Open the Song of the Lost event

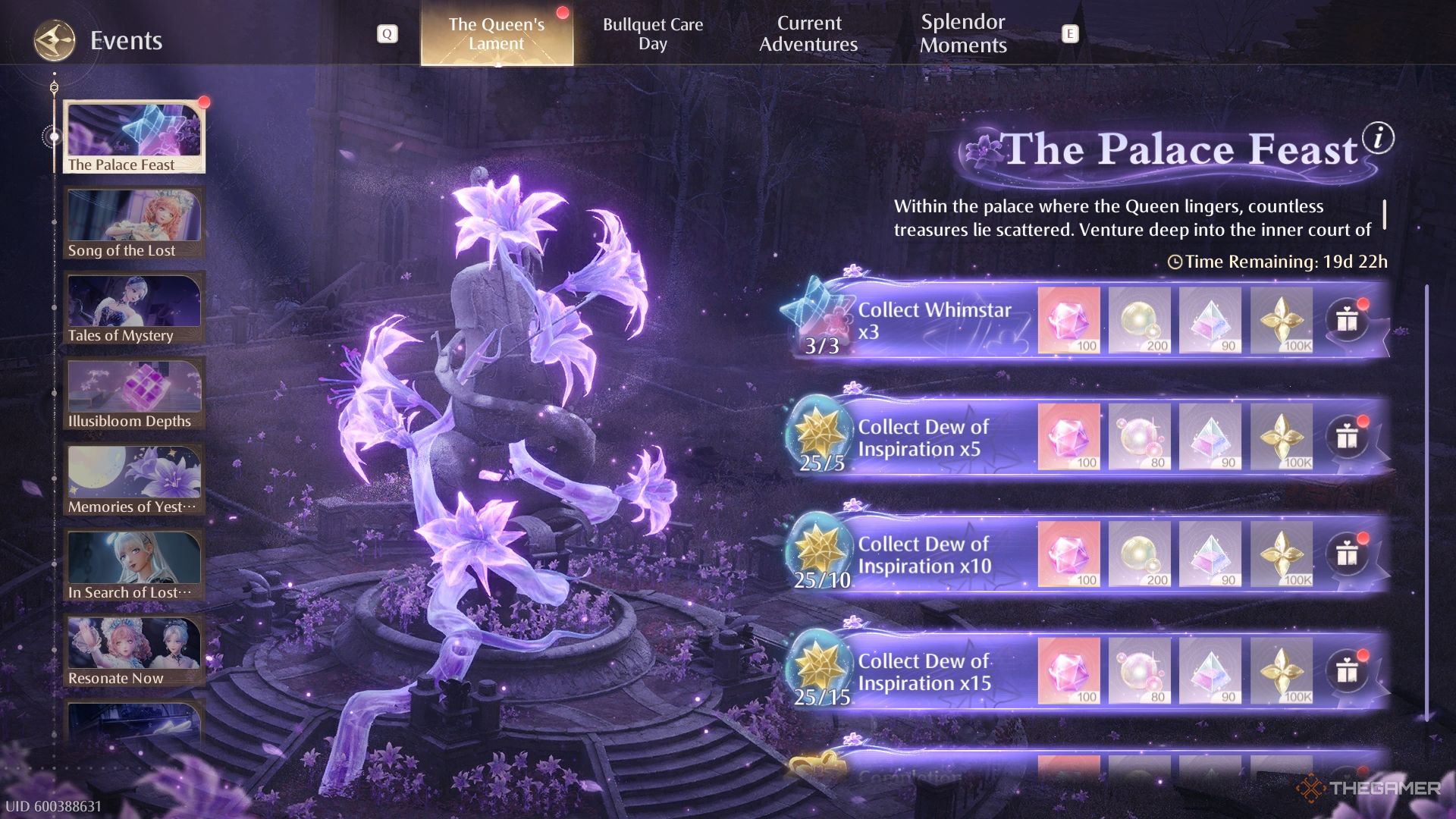134,224
